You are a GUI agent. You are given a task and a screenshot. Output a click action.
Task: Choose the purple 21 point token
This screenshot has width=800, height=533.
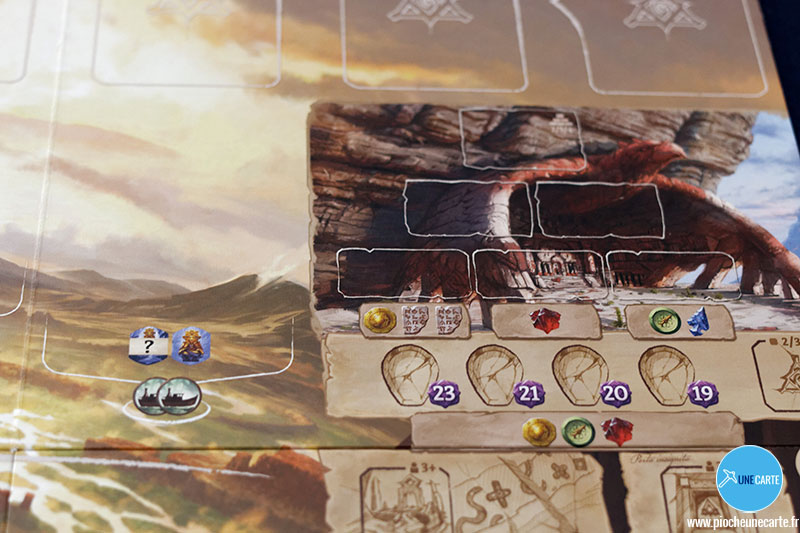tap(528, 393)
